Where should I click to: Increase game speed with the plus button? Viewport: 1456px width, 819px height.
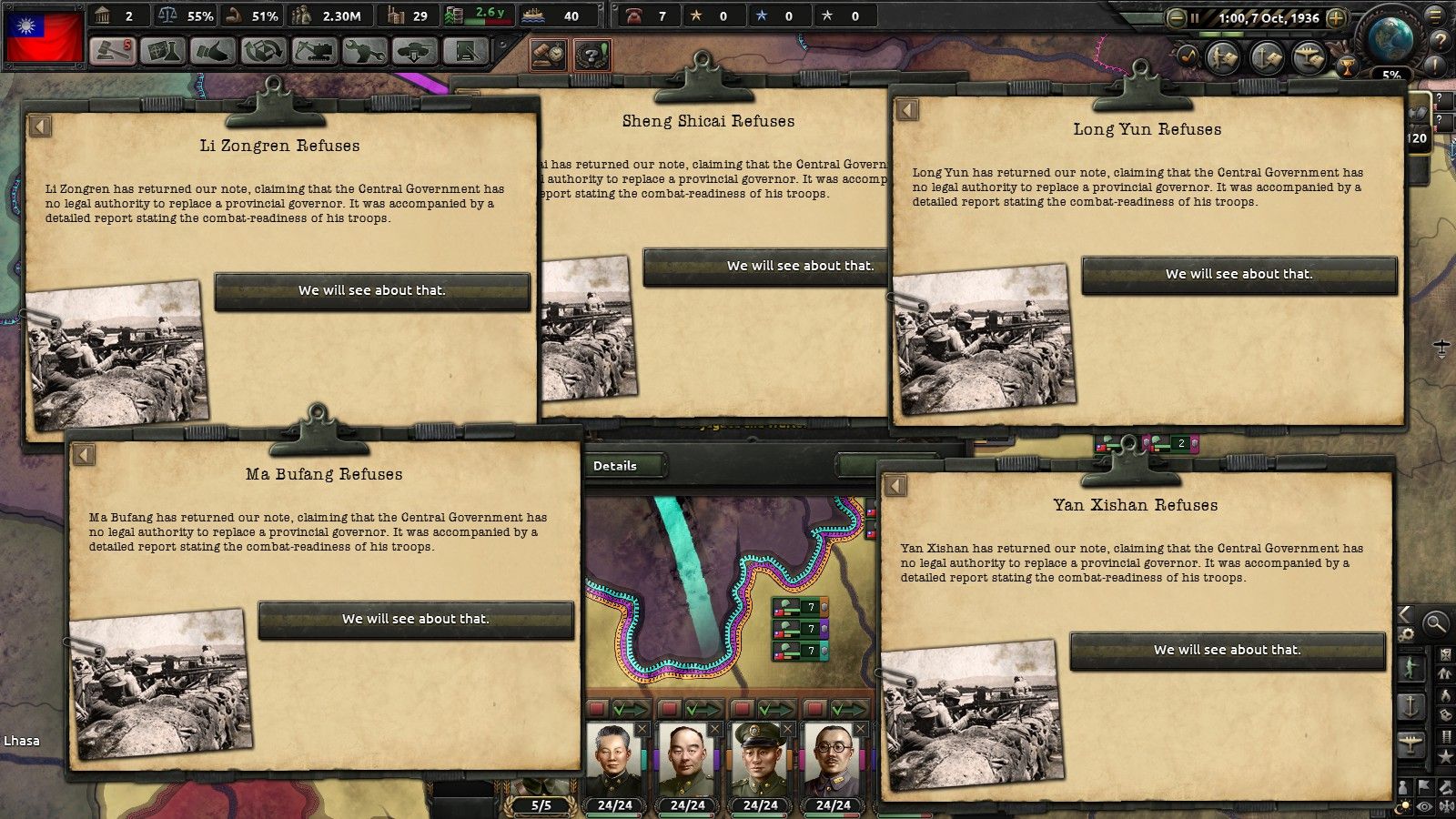pyautogui.click(x=1336, y=17)
